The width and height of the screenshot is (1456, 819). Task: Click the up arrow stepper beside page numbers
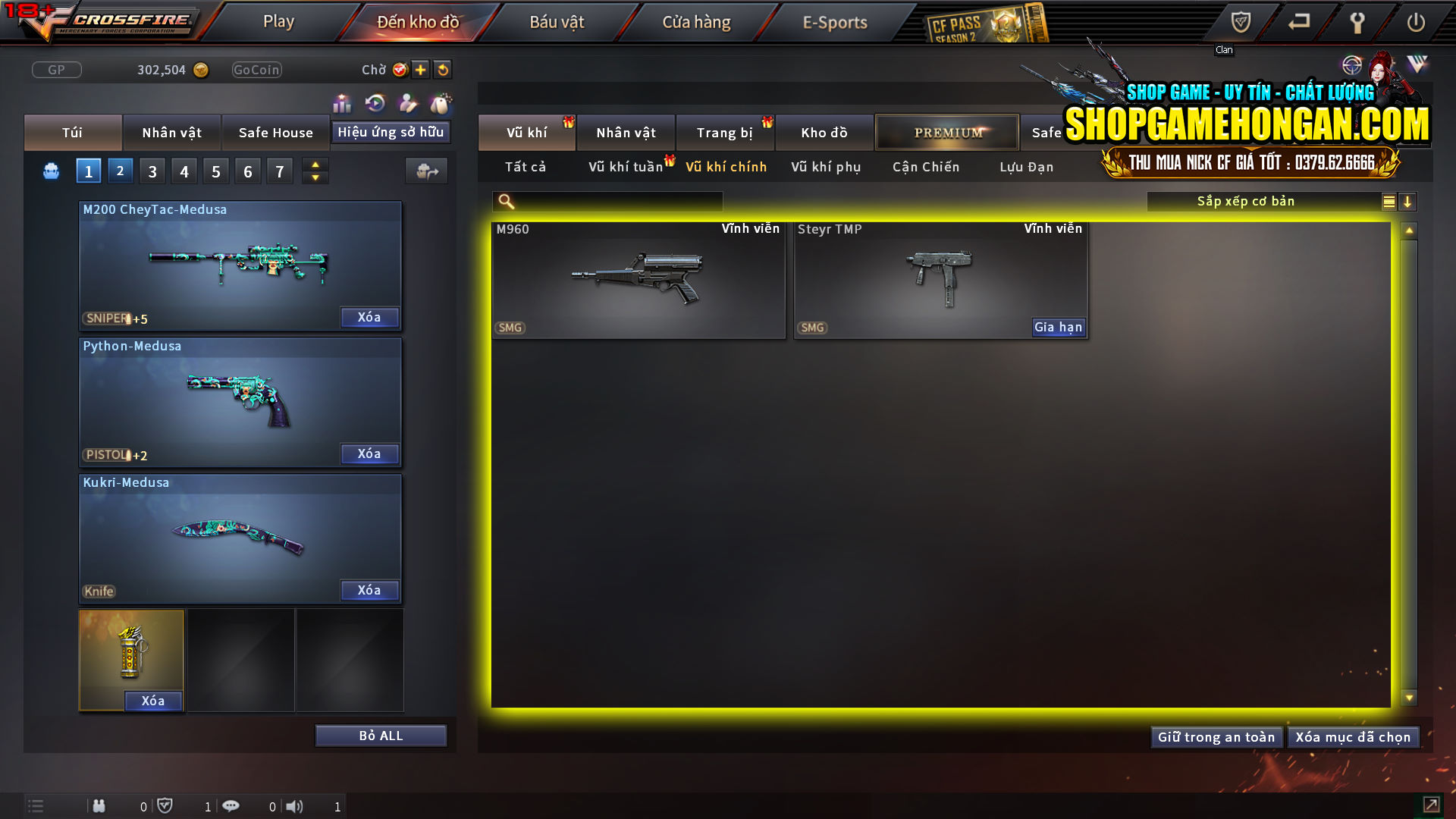click(315, 165)
